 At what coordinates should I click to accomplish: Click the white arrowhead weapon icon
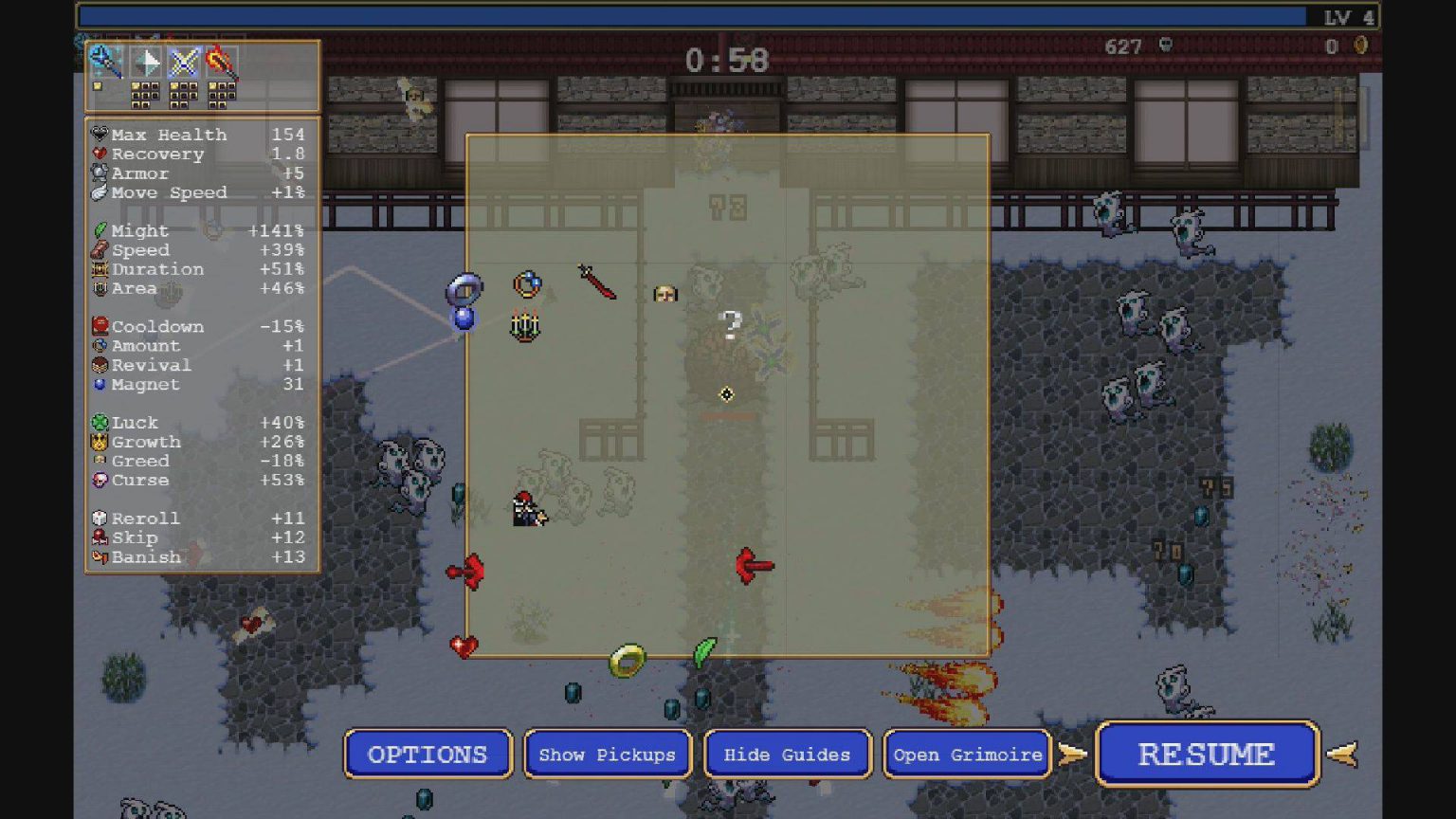[145, 61]
